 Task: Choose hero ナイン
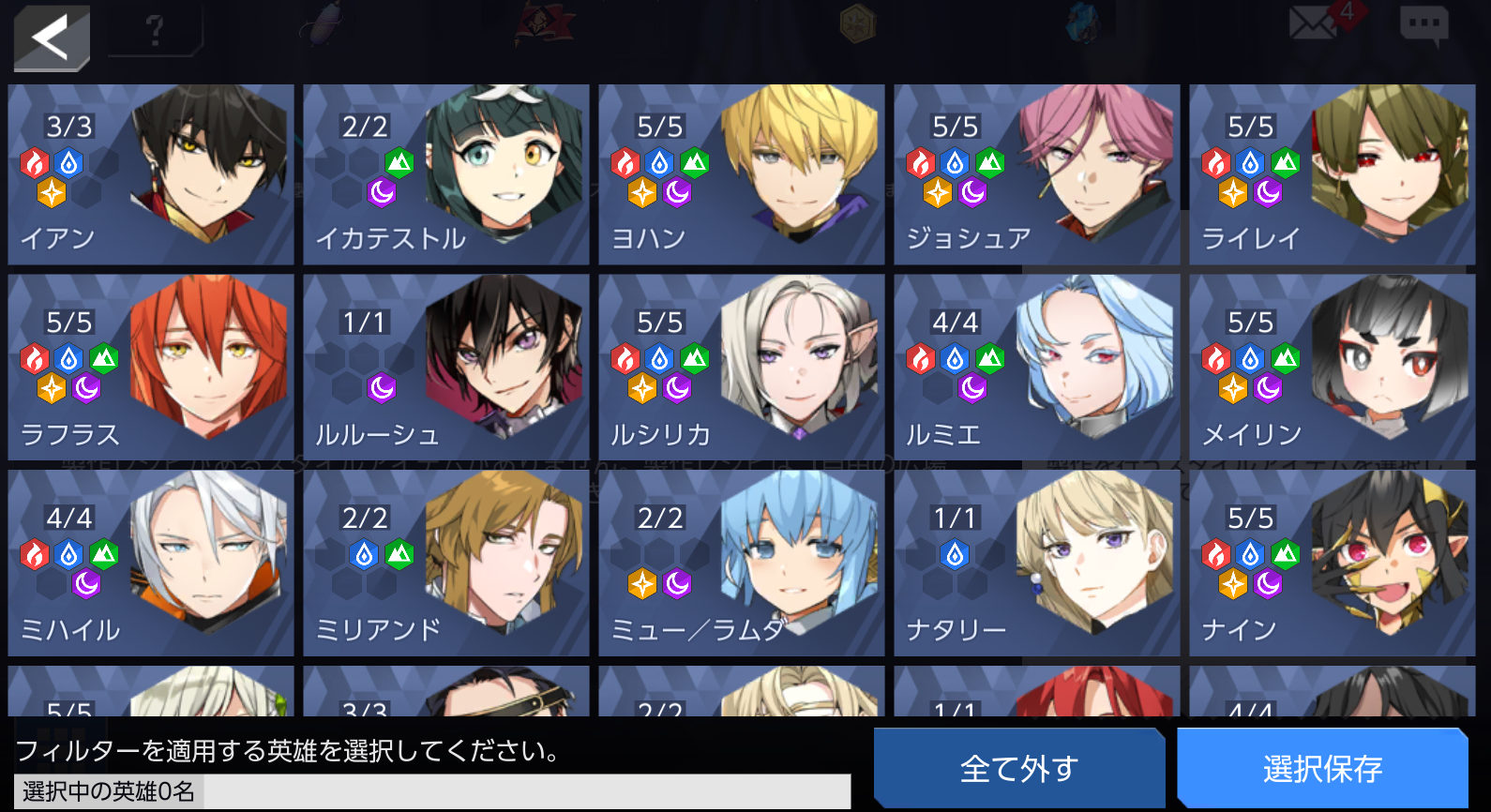[x=1332, y=563]
